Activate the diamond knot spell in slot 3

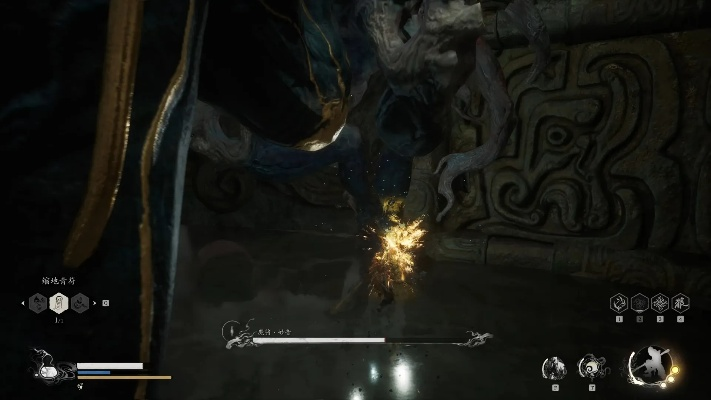659,303
